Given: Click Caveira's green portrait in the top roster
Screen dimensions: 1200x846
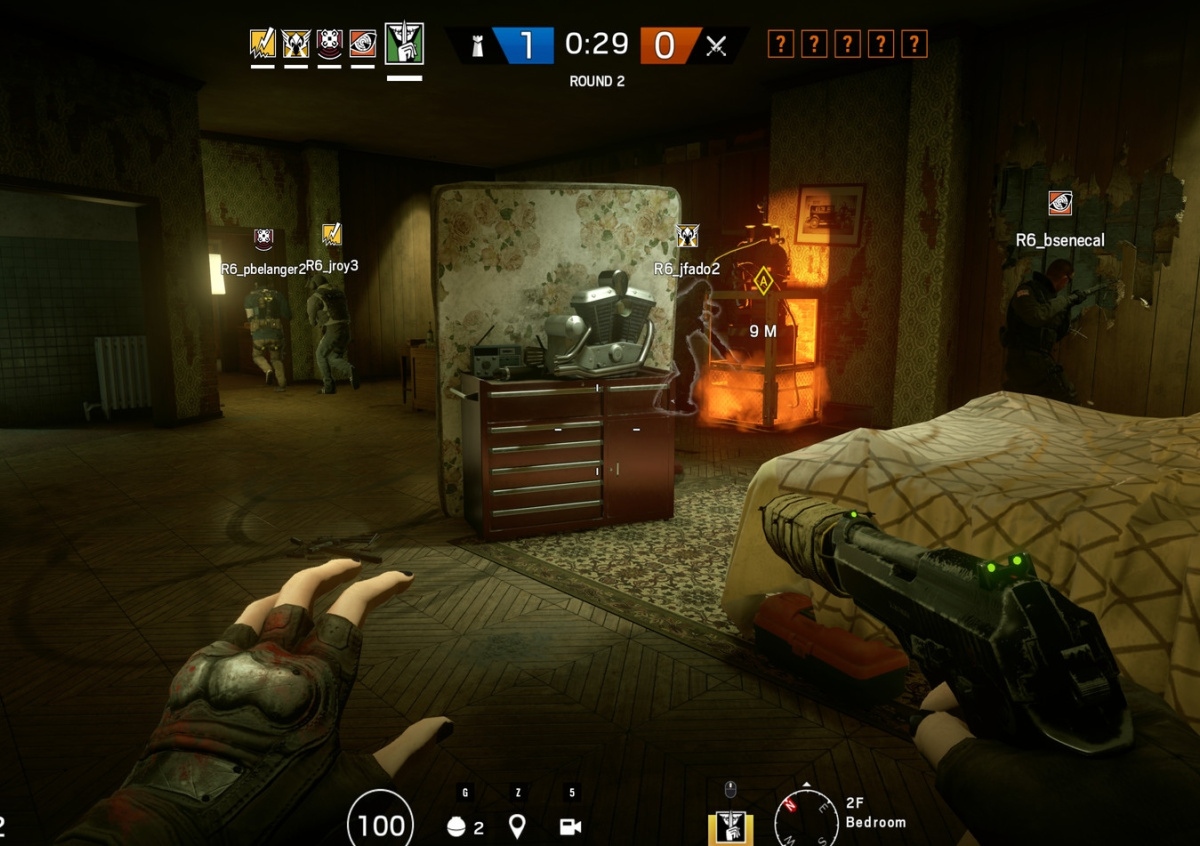Looking at the screenshot, I should (x=404, y=44).
